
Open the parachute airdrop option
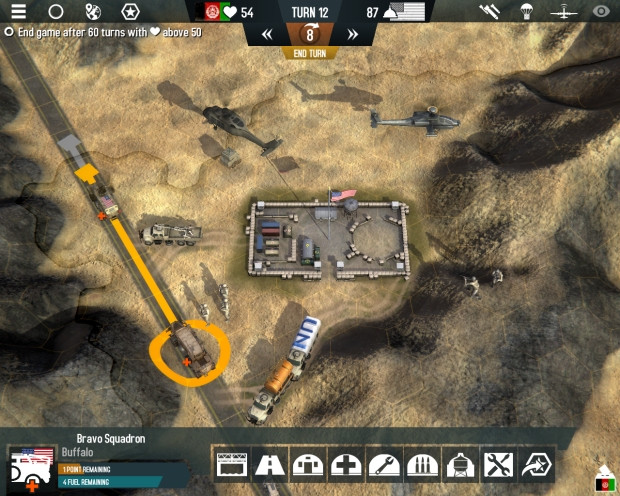pos(526,12)
